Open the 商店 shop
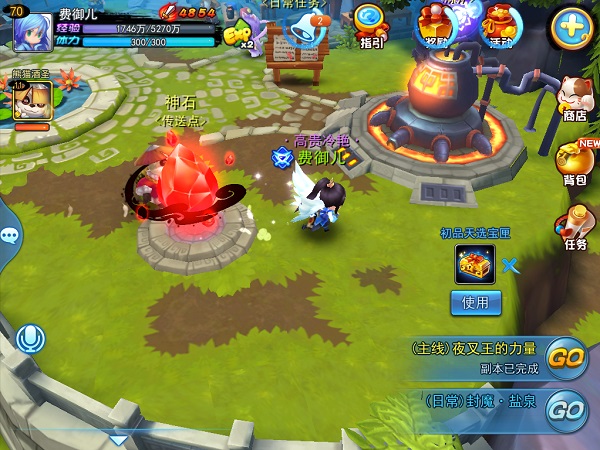The image size is (600, 450). [575, 98]
